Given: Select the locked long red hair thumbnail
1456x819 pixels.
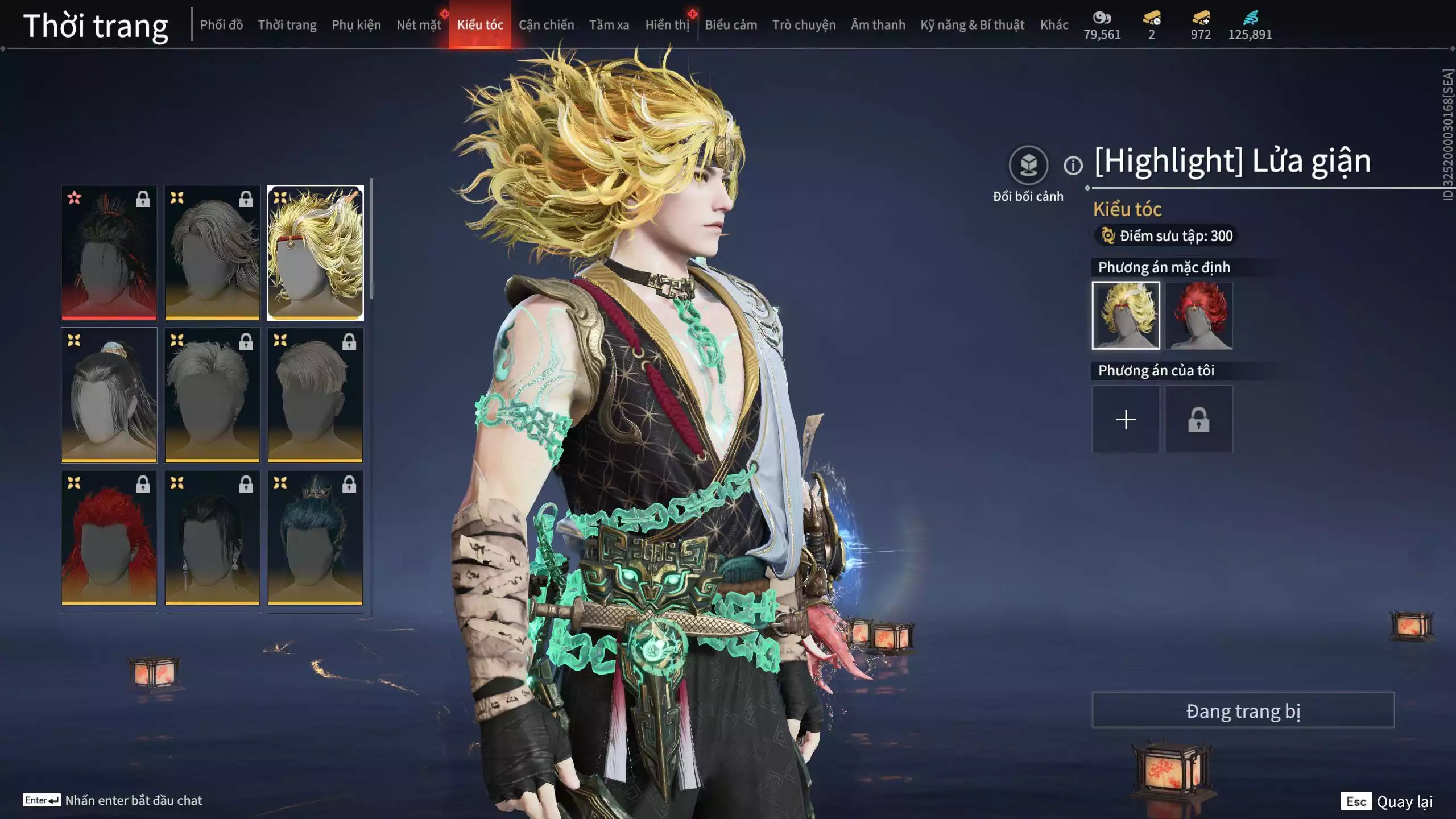Looking at the screenshot, I should 109,537.
